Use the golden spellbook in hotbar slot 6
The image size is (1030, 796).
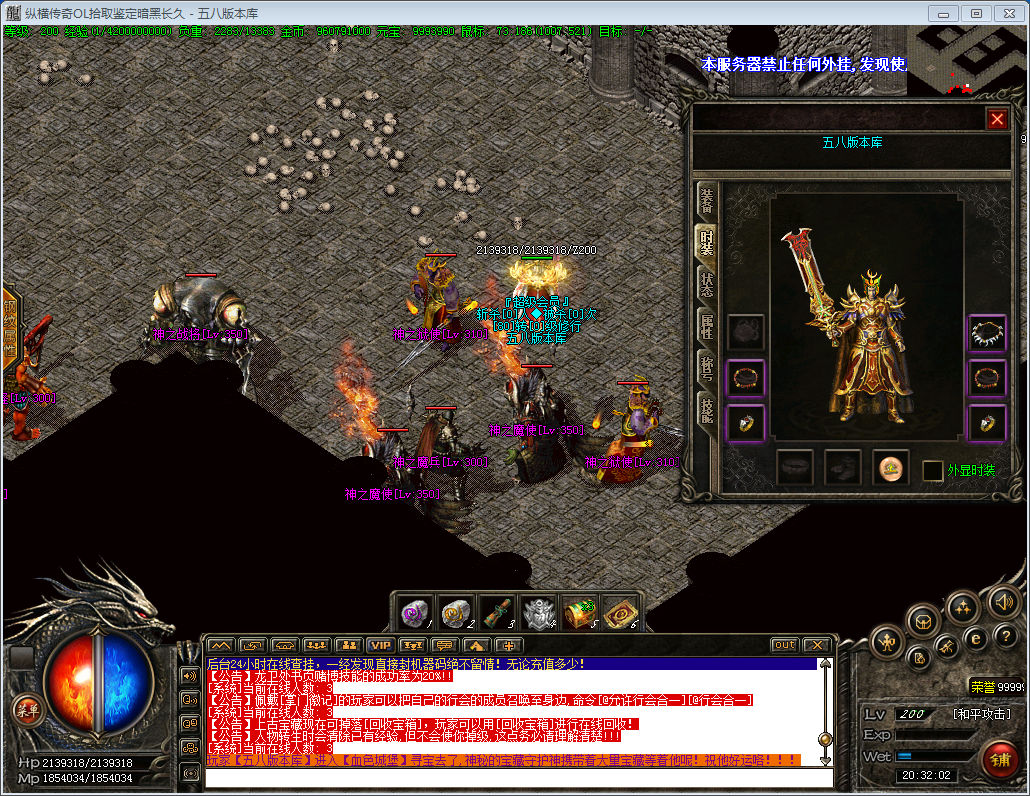(620, 611)
